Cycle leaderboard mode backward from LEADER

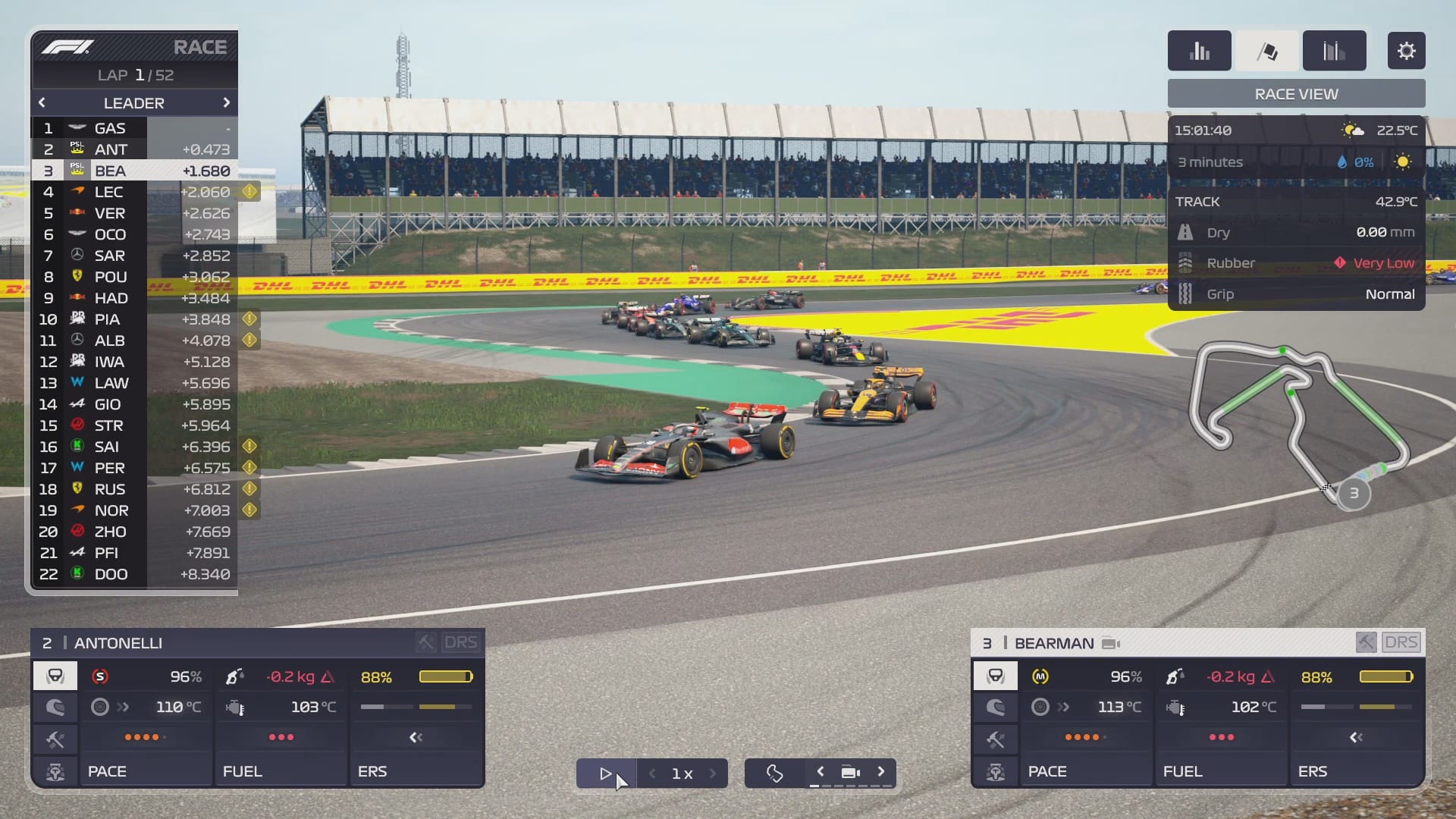pos(42,102)
